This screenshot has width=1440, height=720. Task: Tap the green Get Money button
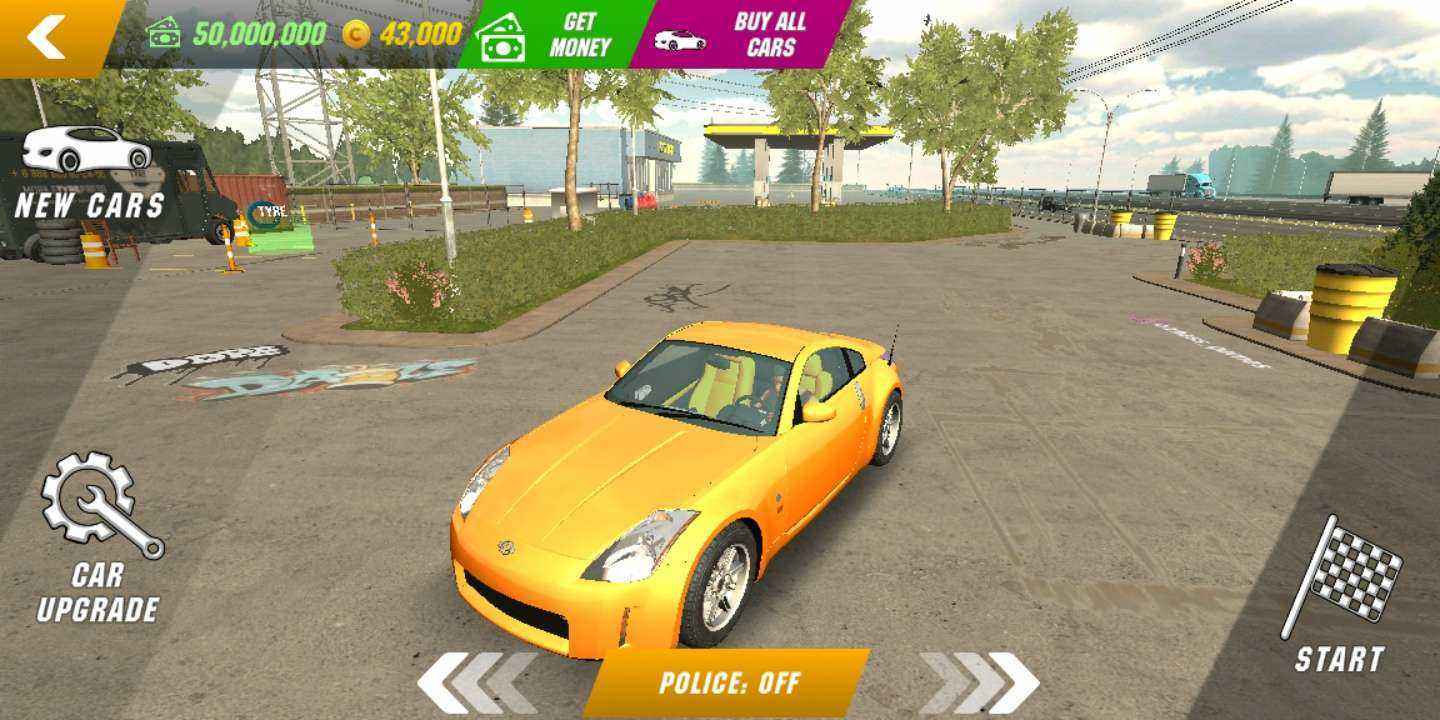(x=548, y=35)
